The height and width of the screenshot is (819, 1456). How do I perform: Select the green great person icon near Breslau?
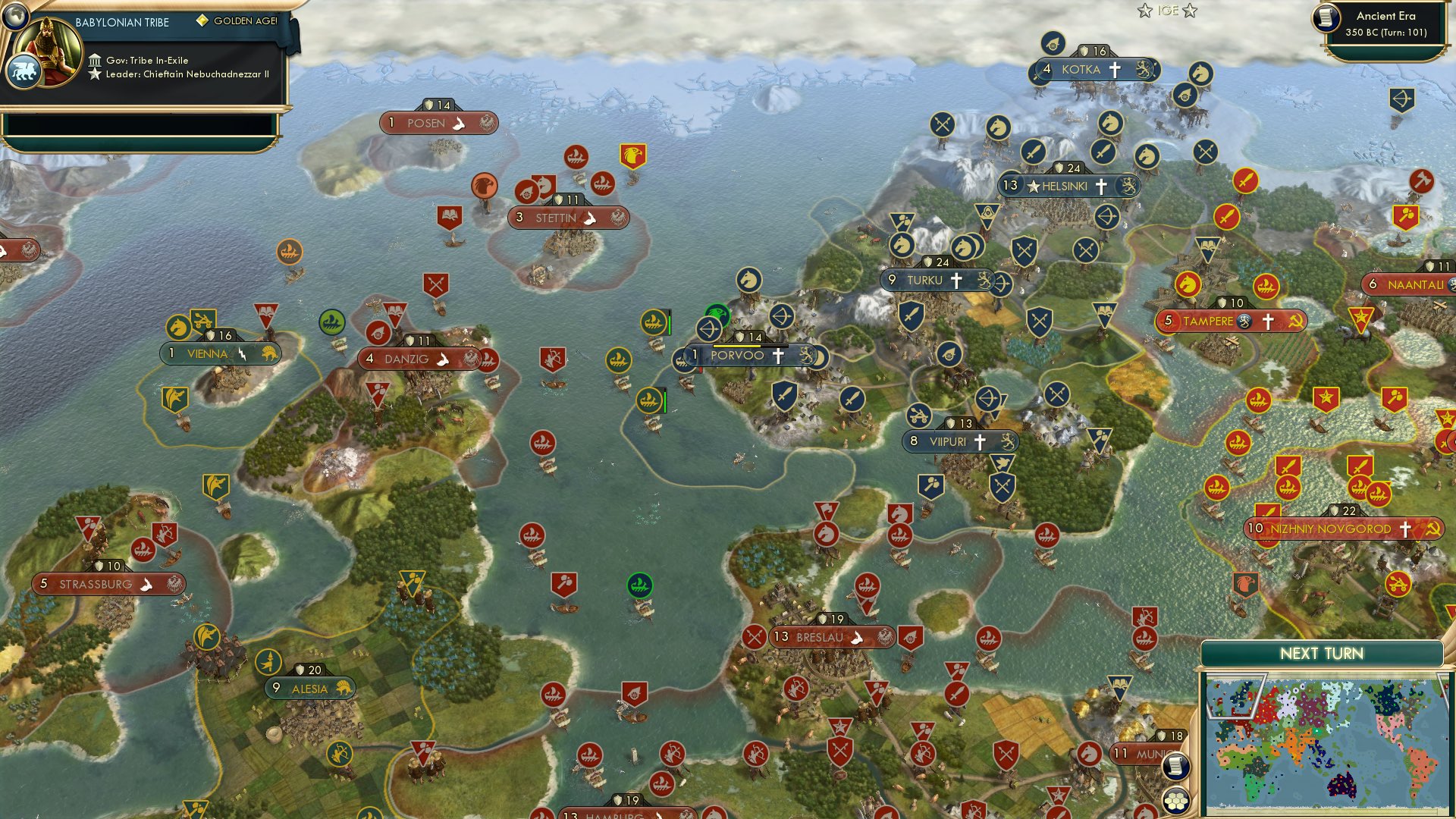pyautogui.click(x=639, y=585)
